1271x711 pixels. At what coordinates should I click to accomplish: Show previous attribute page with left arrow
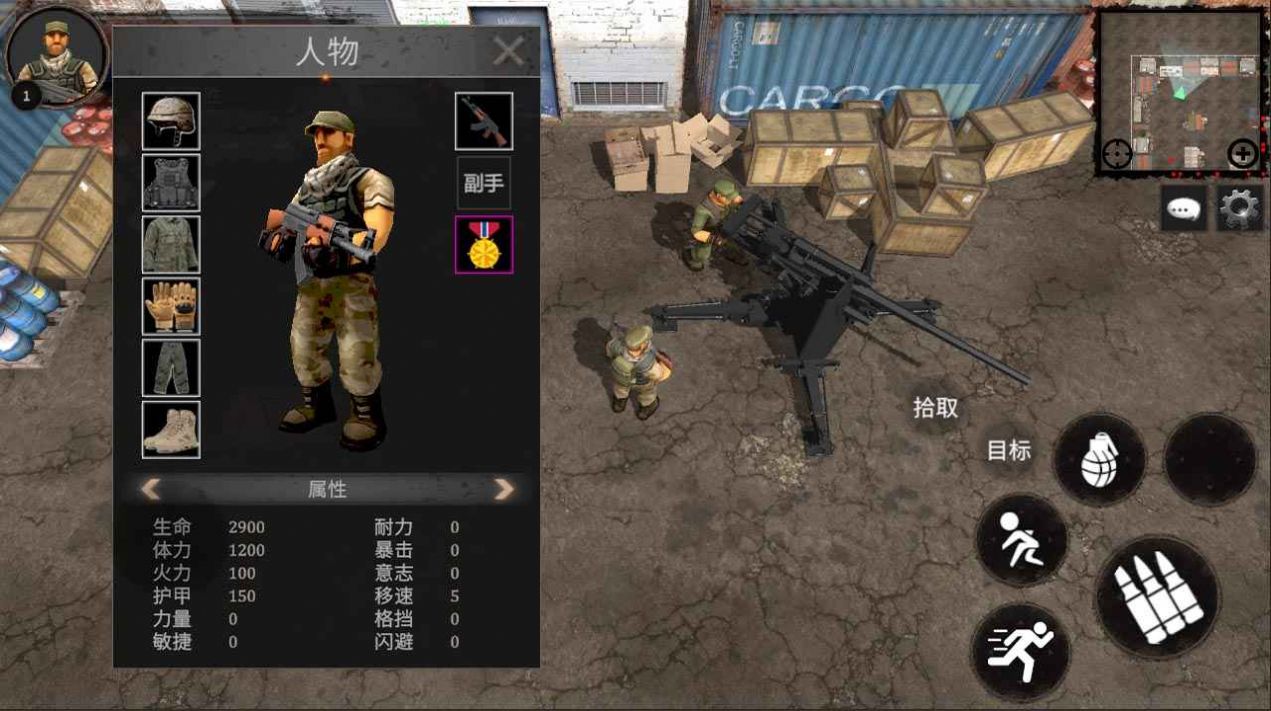151,489
